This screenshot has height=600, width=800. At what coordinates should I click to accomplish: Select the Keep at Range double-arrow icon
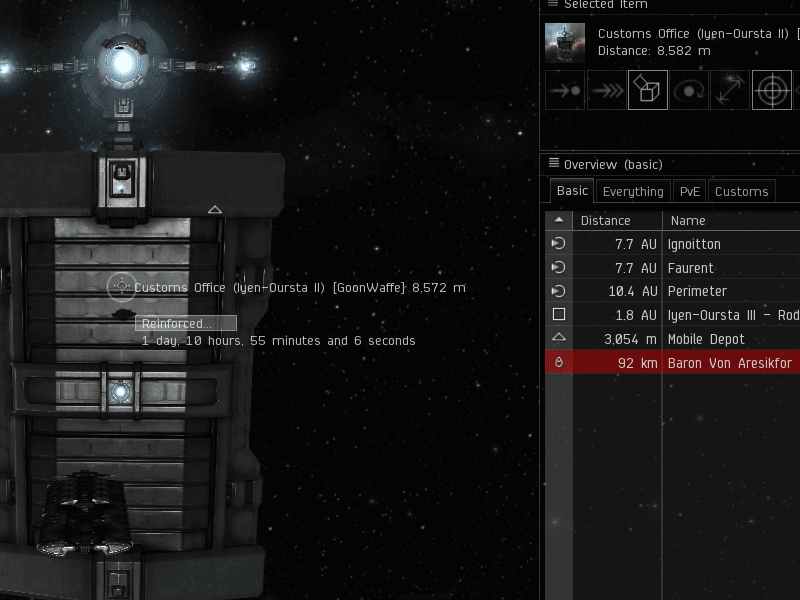pos(730,90)
